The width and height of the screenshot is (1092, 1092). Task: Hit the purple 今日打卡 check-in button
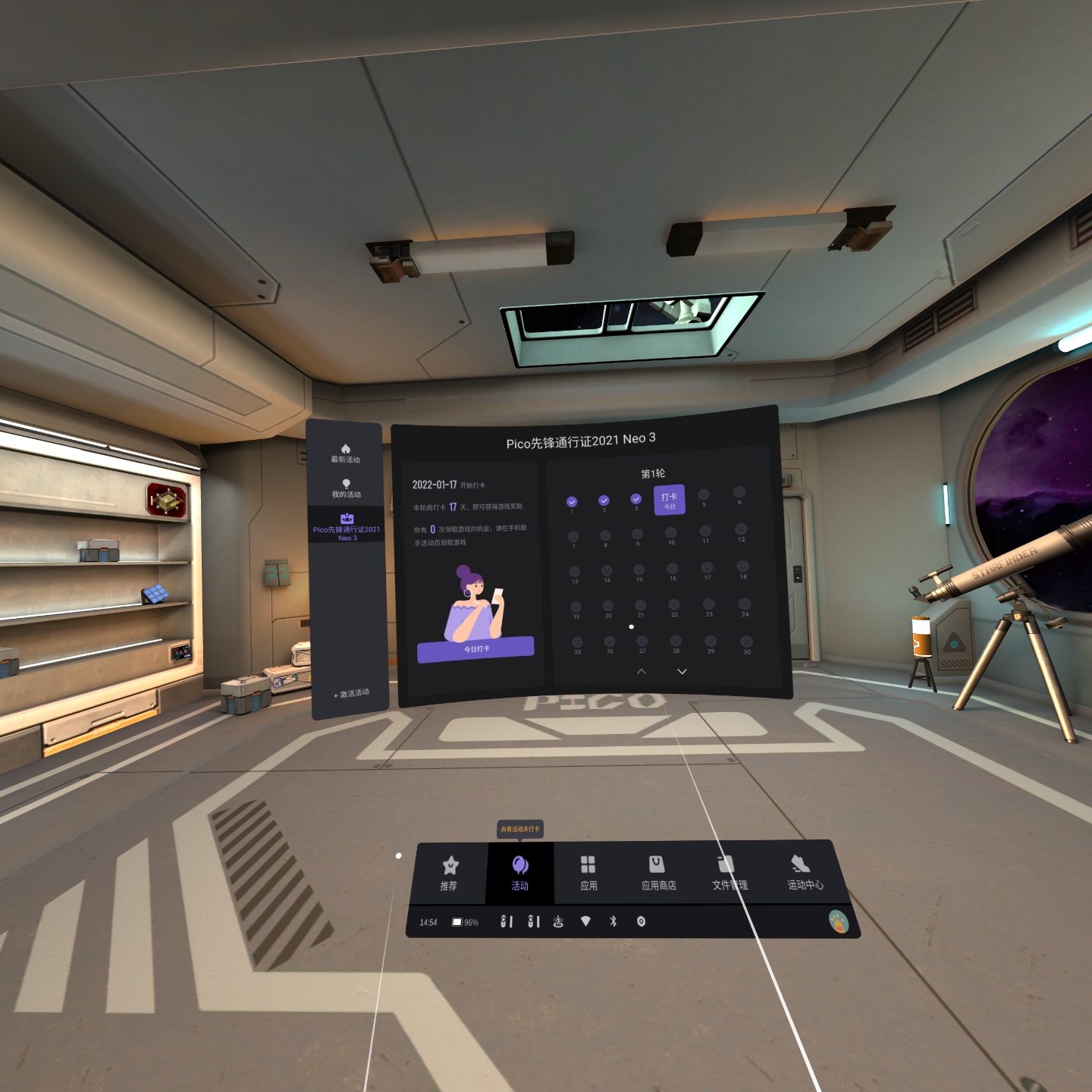(x=475, y=648)
